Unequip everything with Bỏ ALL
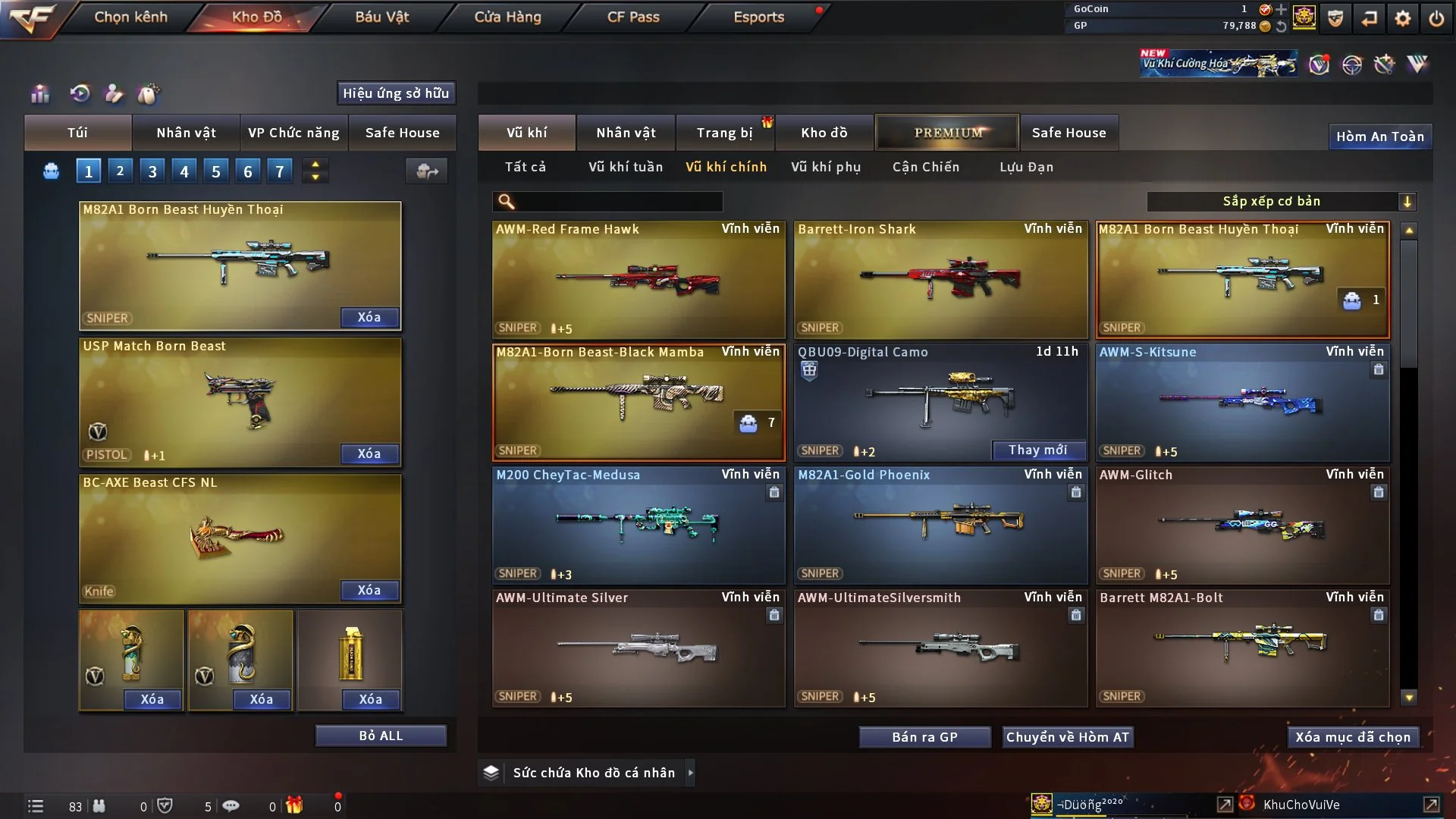Viewport: 1456px width, 819px height. (381, 736)
